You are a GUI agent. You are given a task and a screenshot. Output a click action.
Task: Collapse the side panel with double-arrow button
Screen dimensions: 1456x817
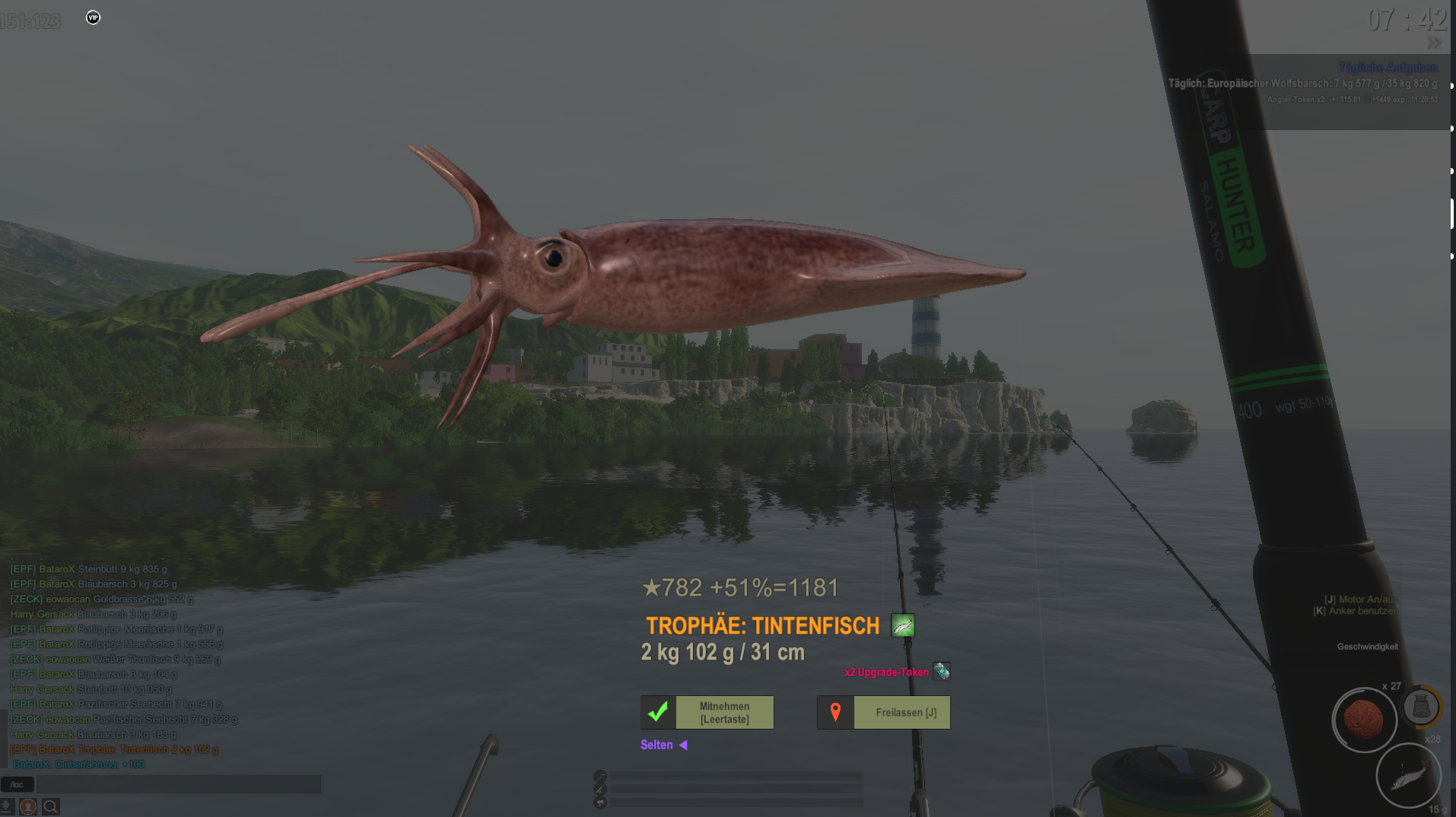1434,43
